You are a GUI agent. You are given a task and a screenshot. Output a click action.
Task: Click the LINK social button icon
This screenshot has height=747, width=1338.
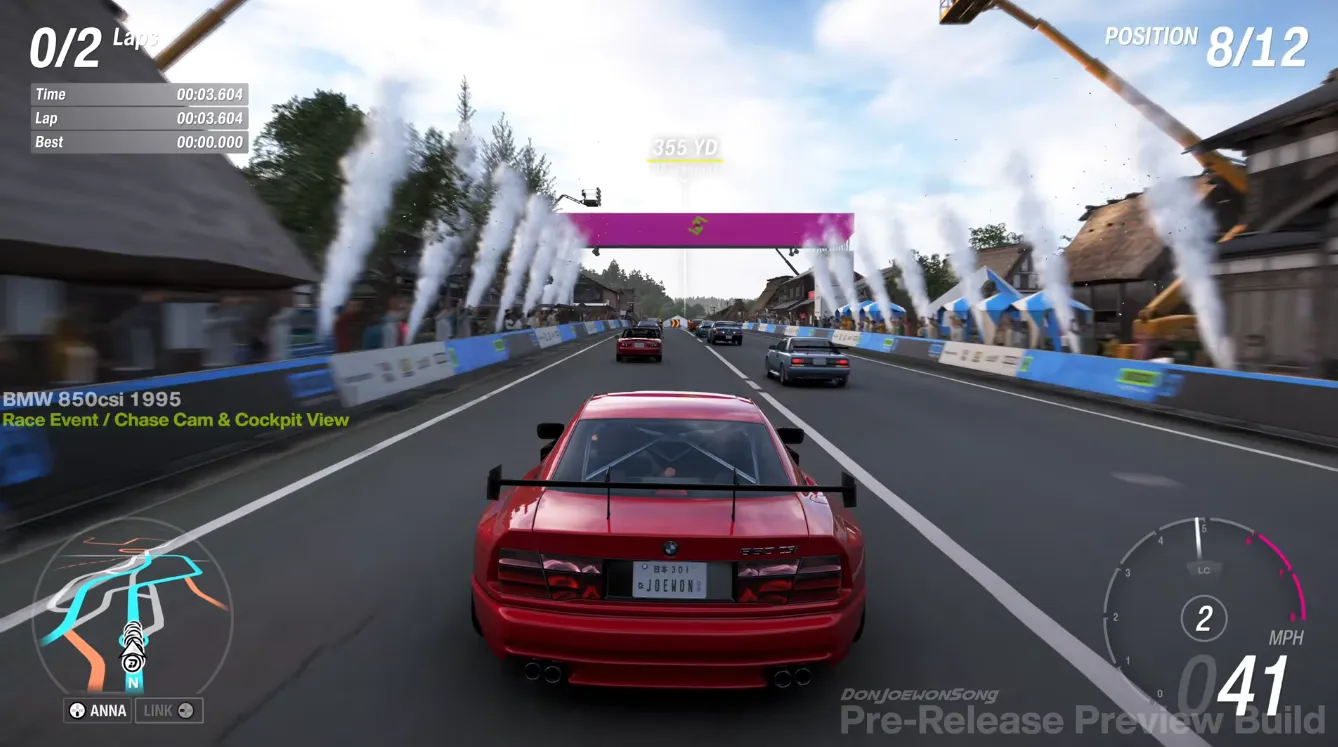click(x=187, y=710)
